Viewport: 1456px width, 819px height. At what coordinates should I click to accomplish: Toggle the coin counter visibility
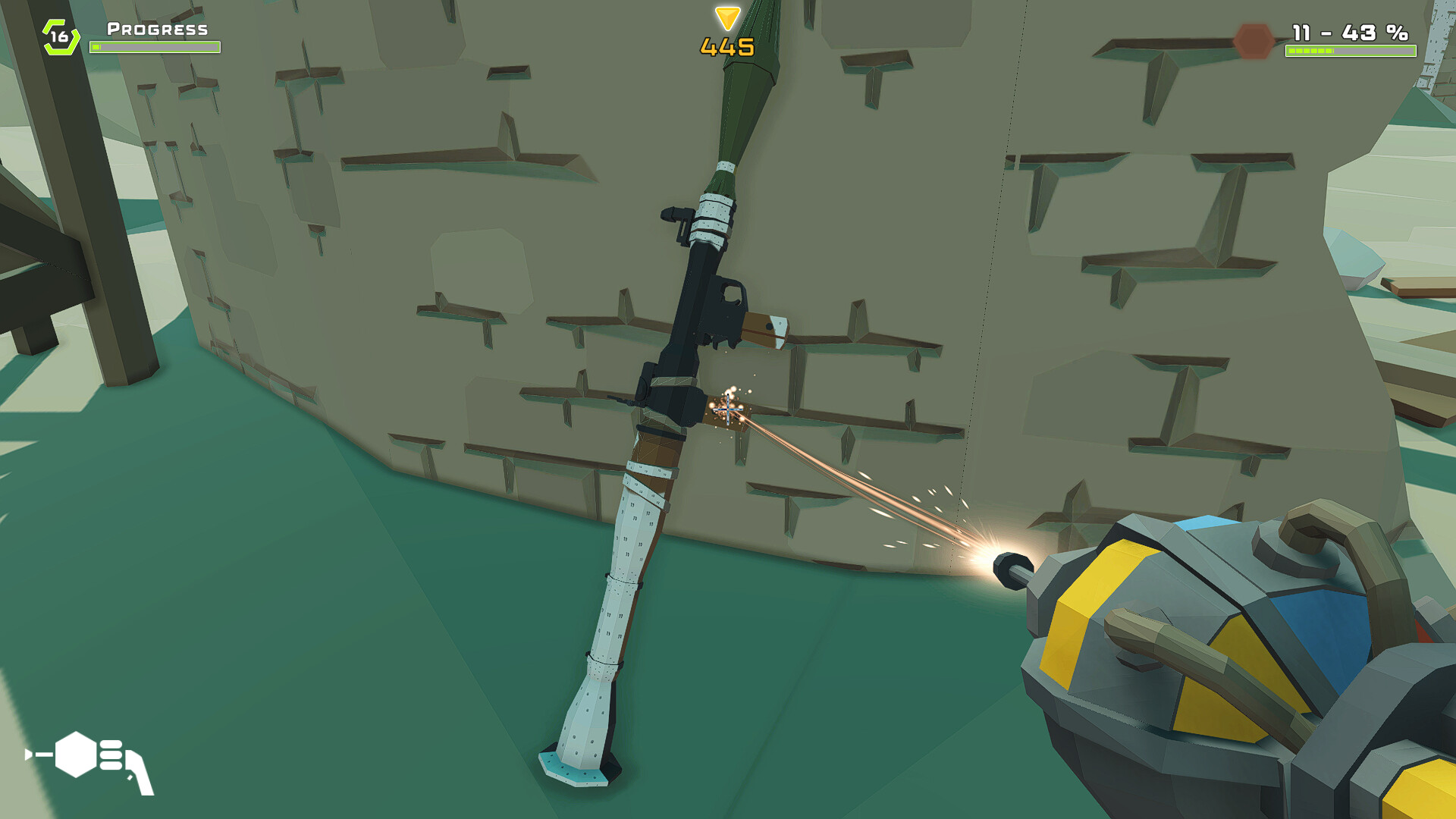click(726, 47)
